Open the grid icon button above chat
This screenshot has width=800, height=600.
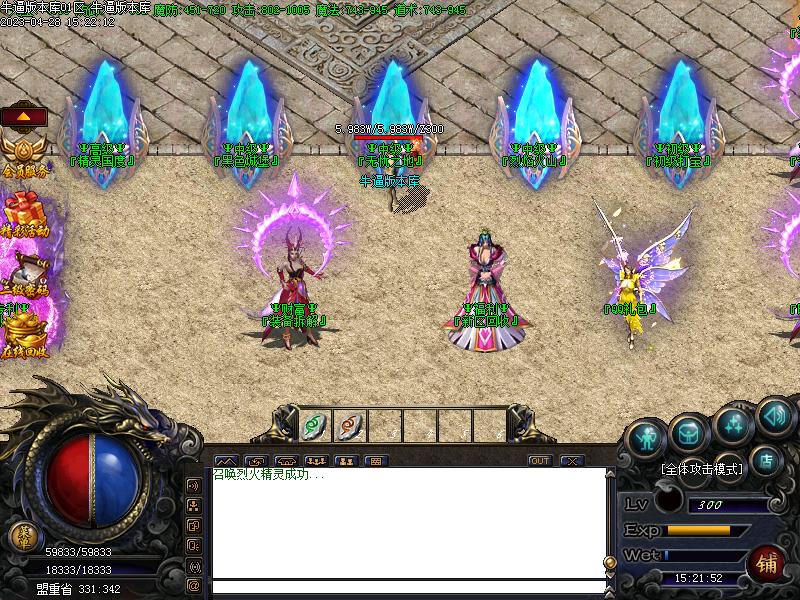coord(375,461)
